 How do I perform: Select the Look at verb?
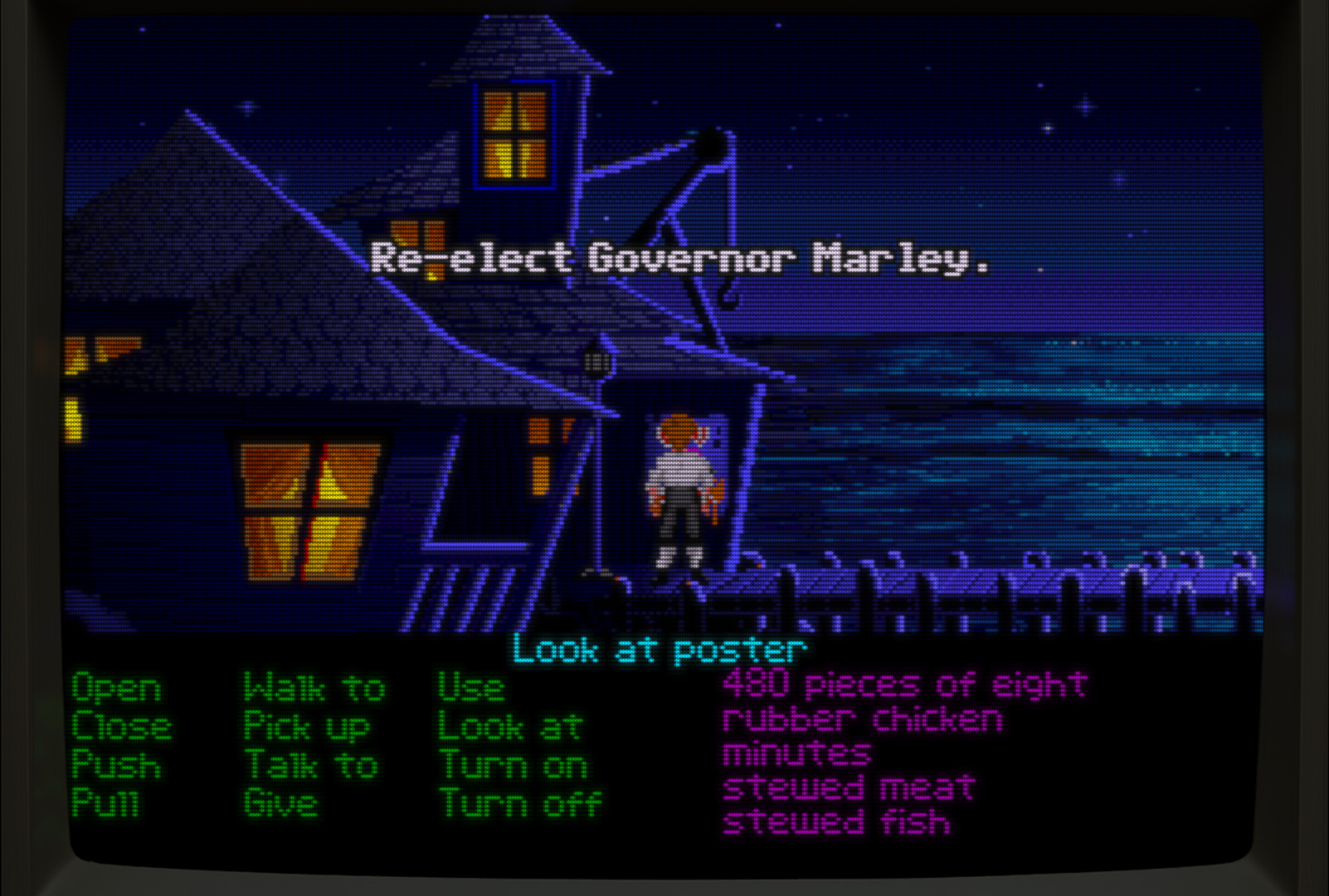point(510,728)
